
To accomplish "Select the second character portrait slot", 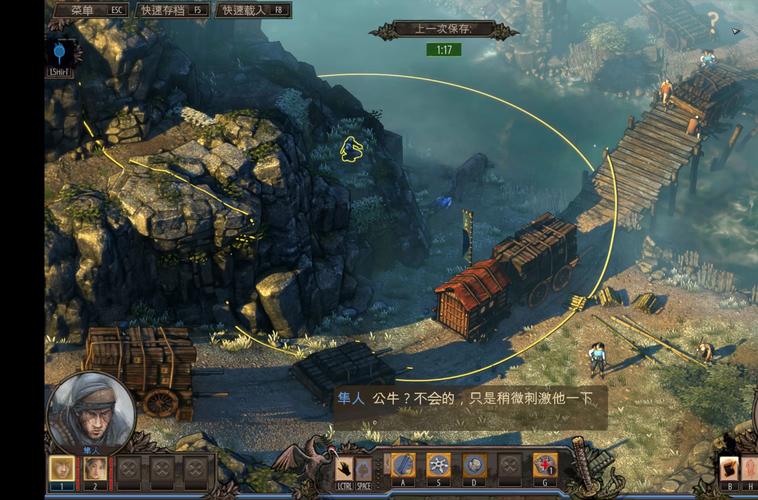I will 95,468.
